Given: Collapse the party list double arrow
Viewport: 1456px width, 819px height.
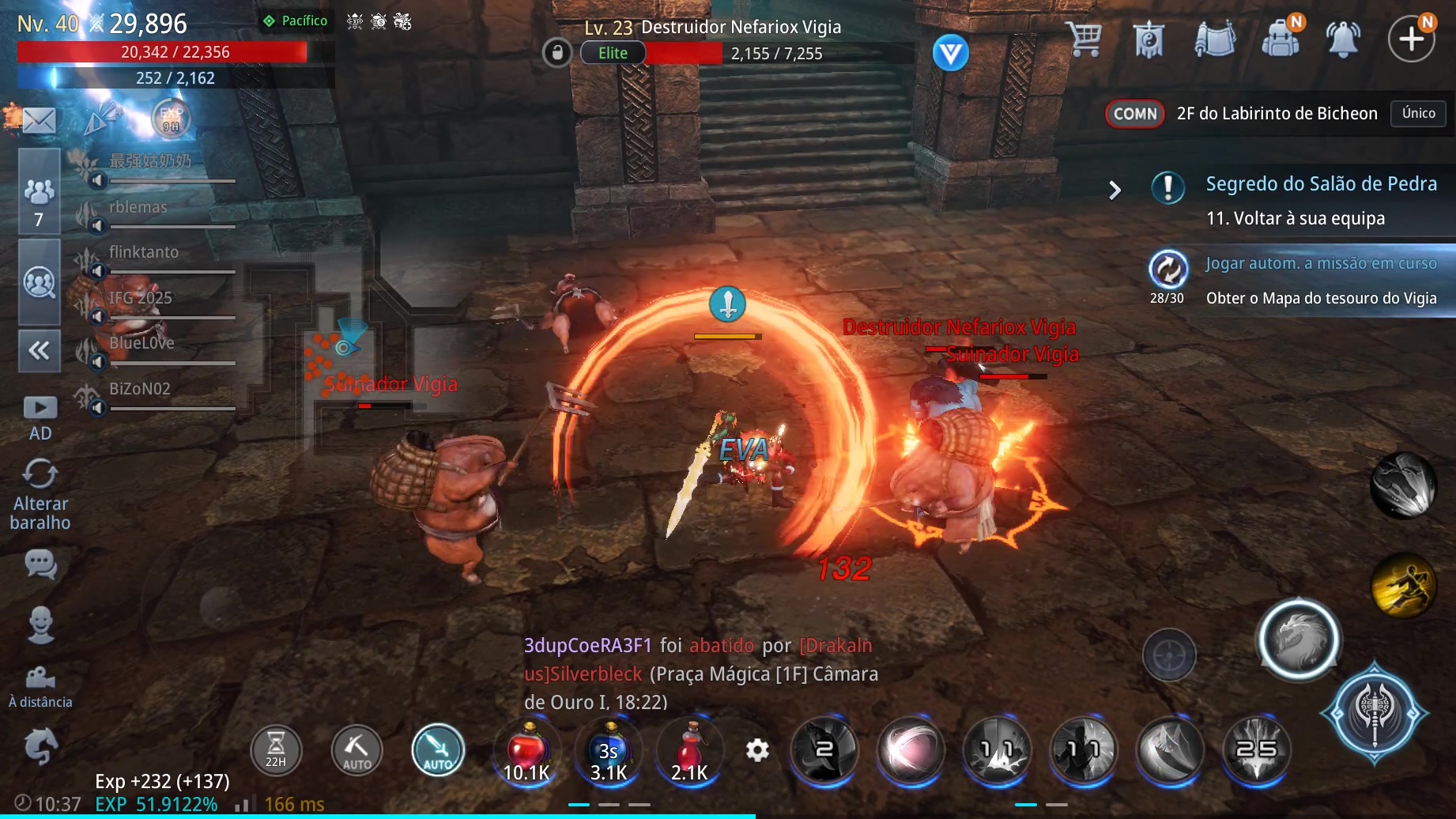Looking at the screenshot, I should (x=39, y=350).
